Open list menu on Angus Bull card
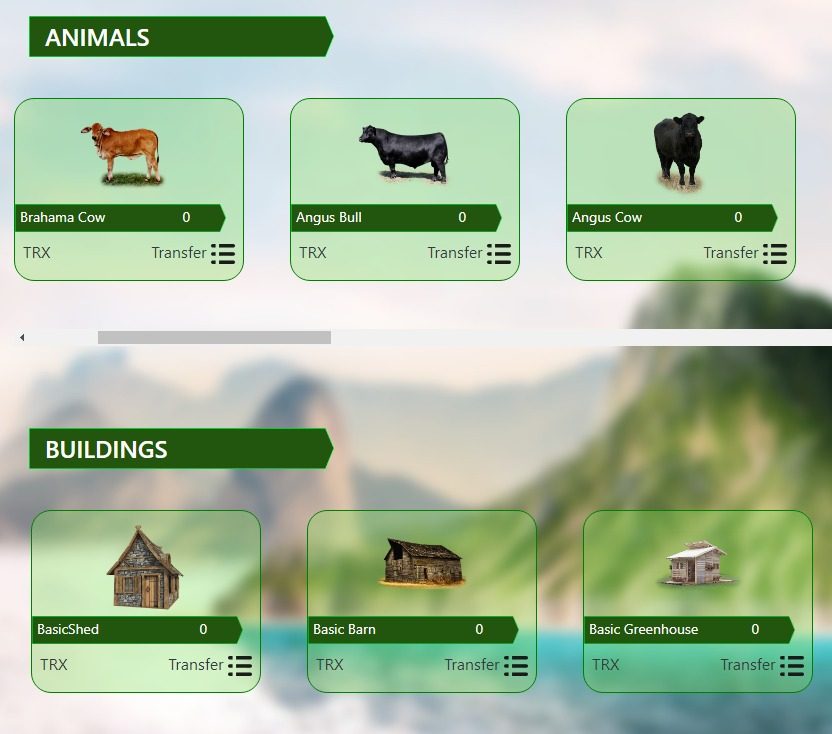Viewport: 832px width, 734px height. click(499, 254)
